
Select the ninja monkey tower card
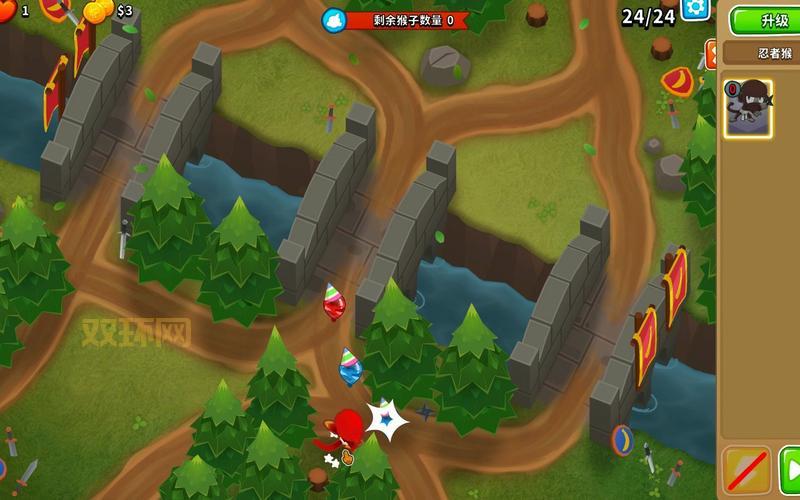pyautogui.click(x=748, y=108)
